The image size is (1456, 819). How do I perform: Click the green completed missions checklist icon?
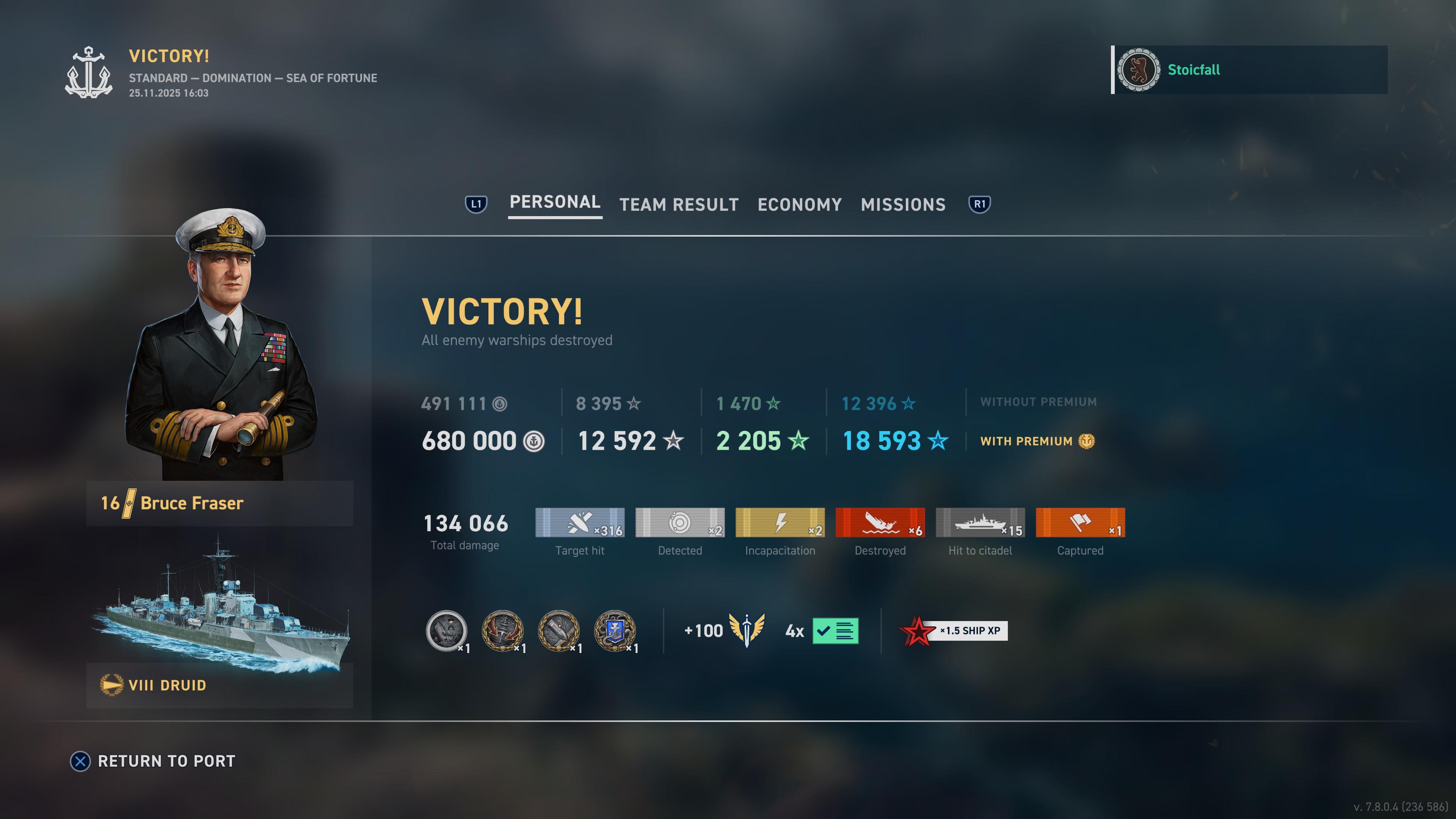(835, 631)
